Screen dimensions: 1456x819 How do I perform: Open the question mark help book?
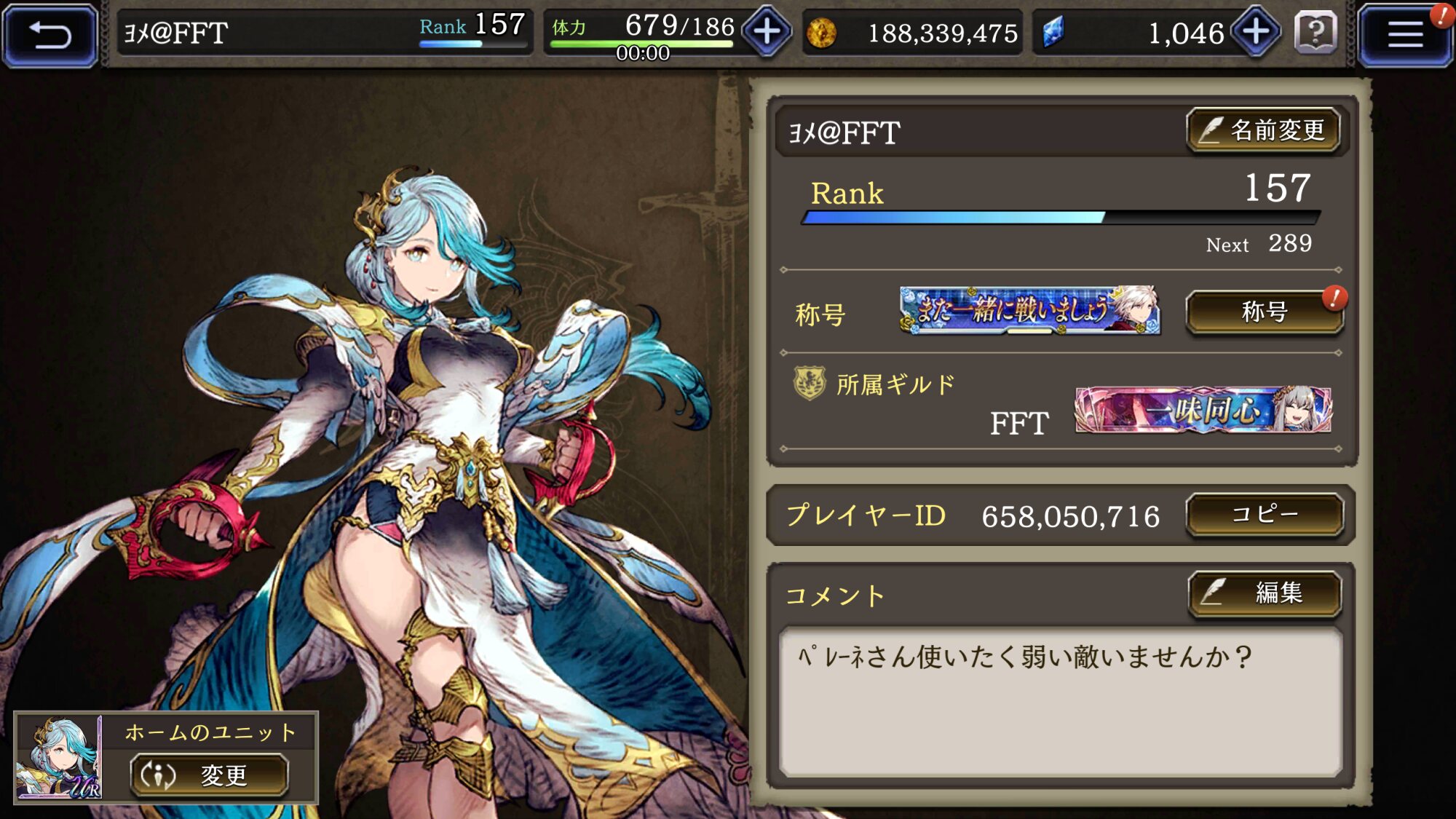click(x=1315, y=33)
